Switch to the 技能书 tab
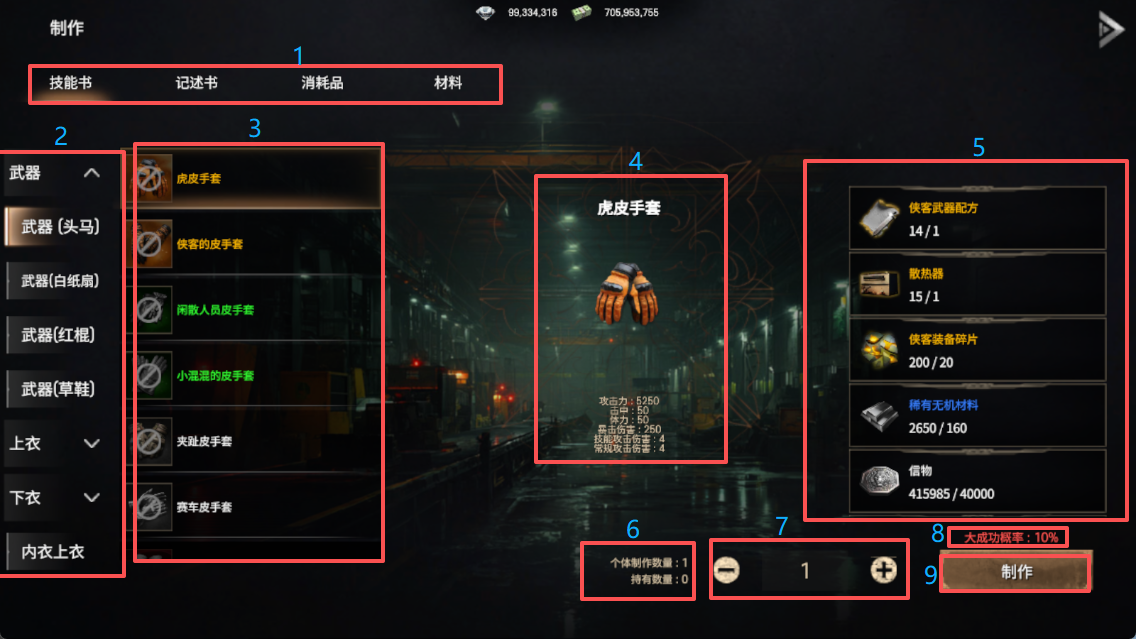The height and width of the screenshot is (639, 1136). tap(71, 83)
